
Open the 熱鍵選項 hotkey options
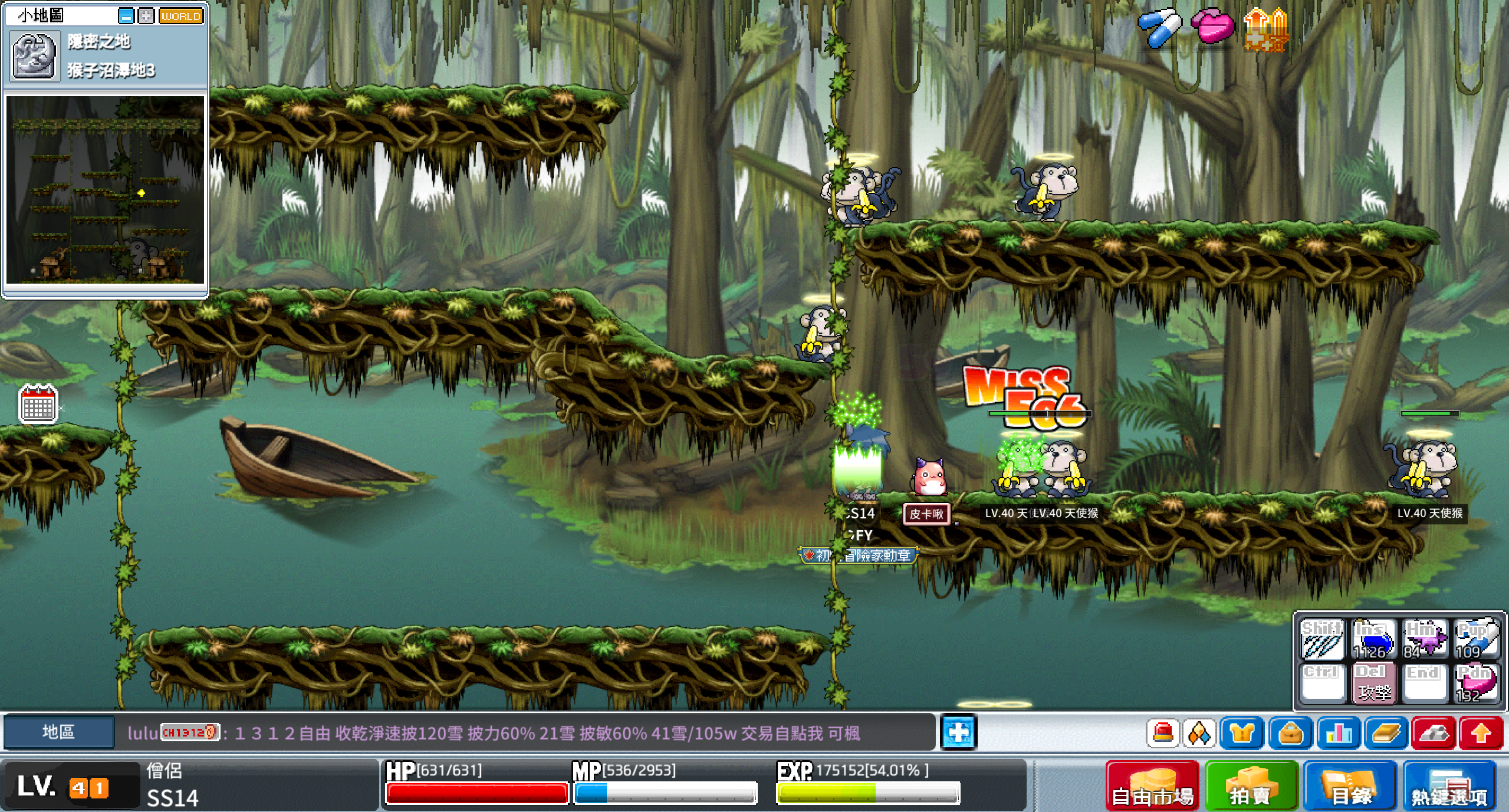[1449, 787]
